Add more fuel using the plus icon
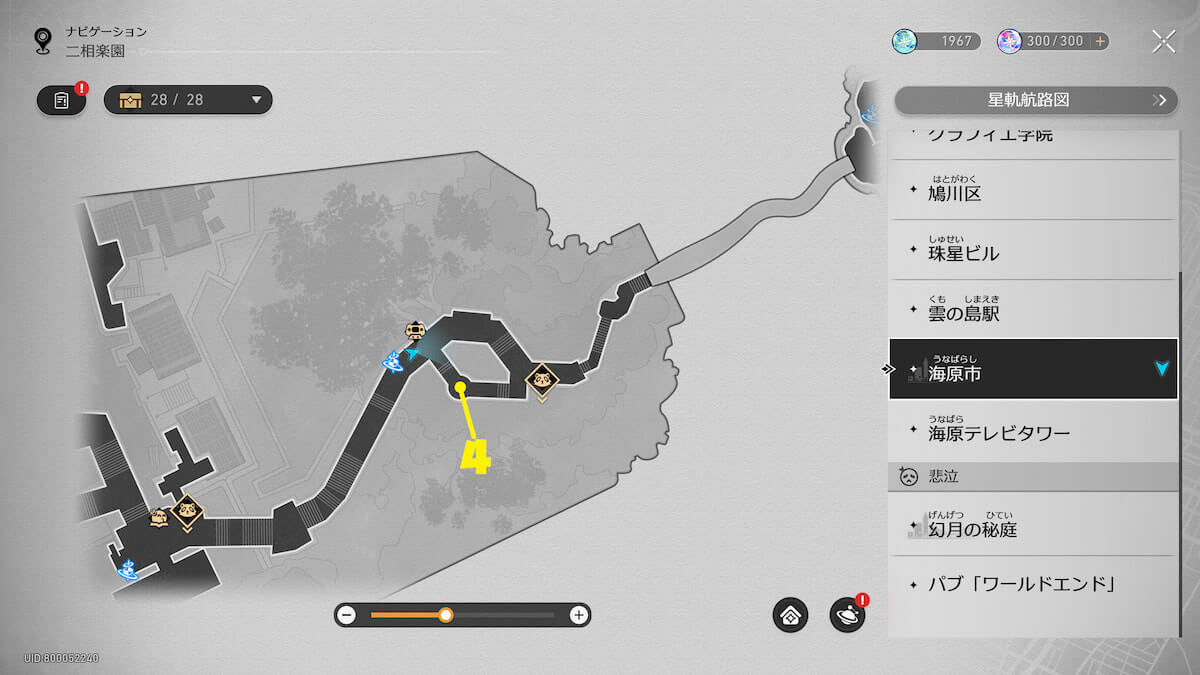The image size is (1200, 675). pyautogui.click(x=1100, y=41)
